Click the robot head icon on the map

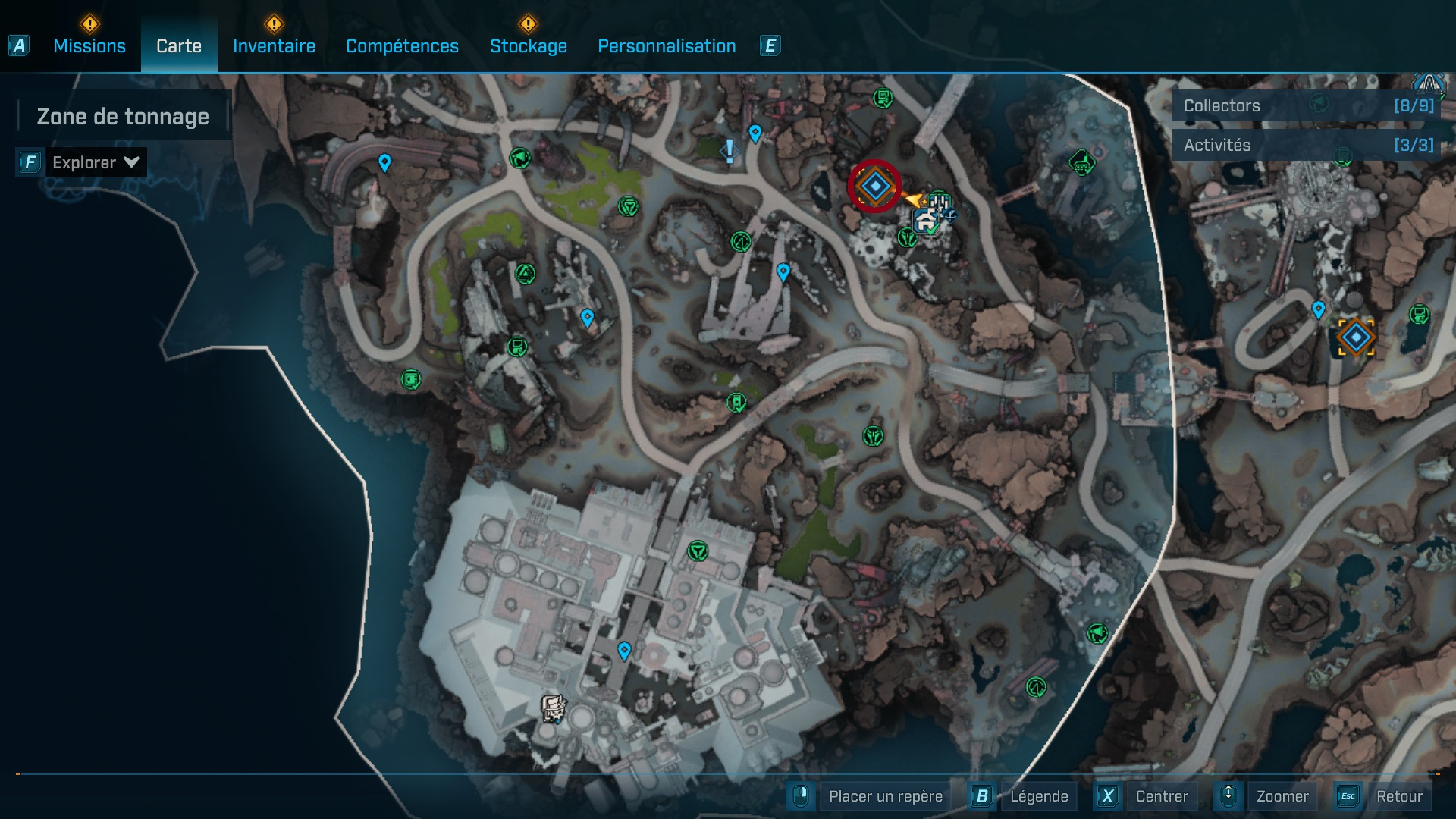(554, 708)
